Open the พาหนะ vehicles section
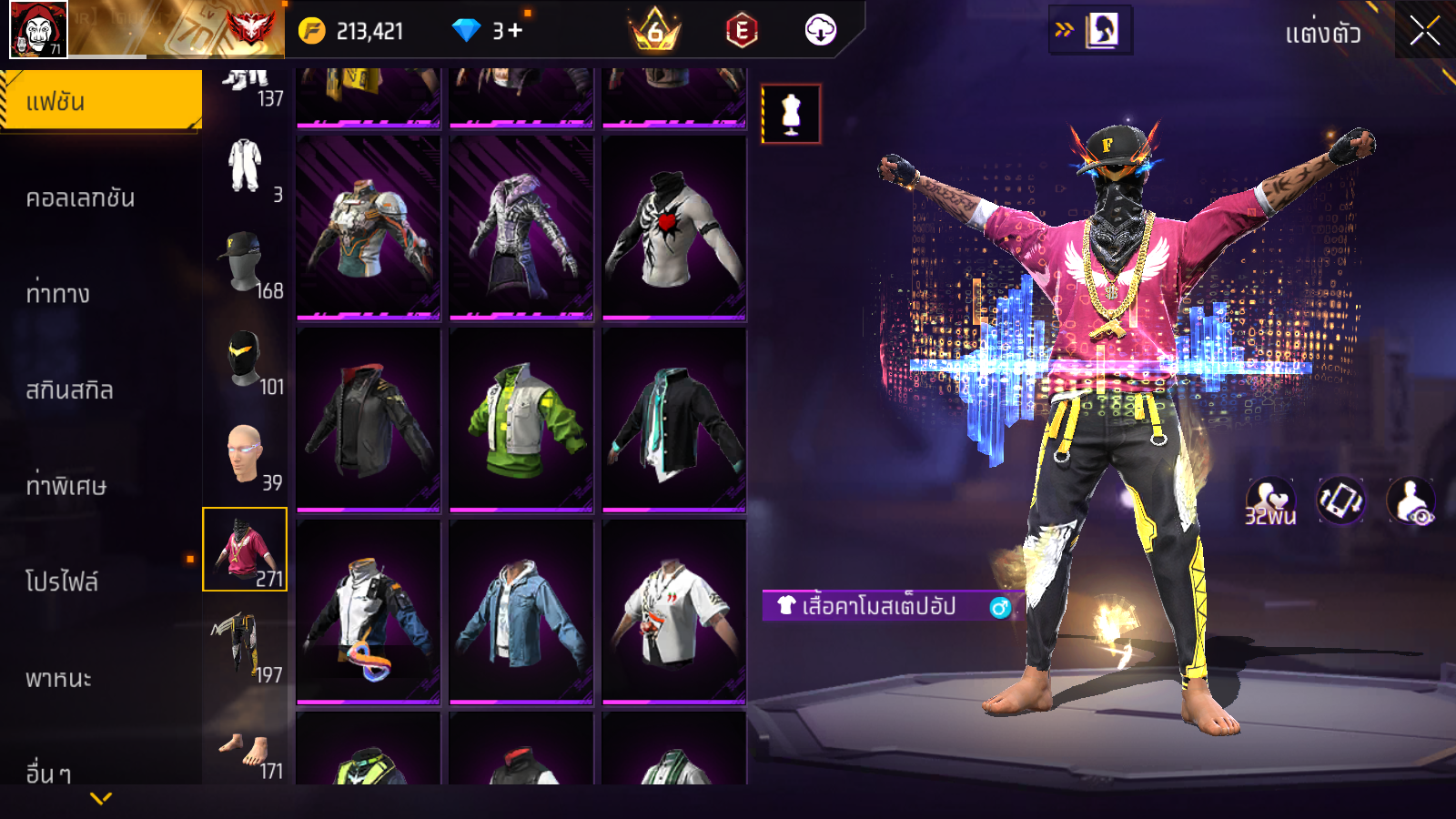The width and height of the screenshot is (1456, 819). click(58, 679)
